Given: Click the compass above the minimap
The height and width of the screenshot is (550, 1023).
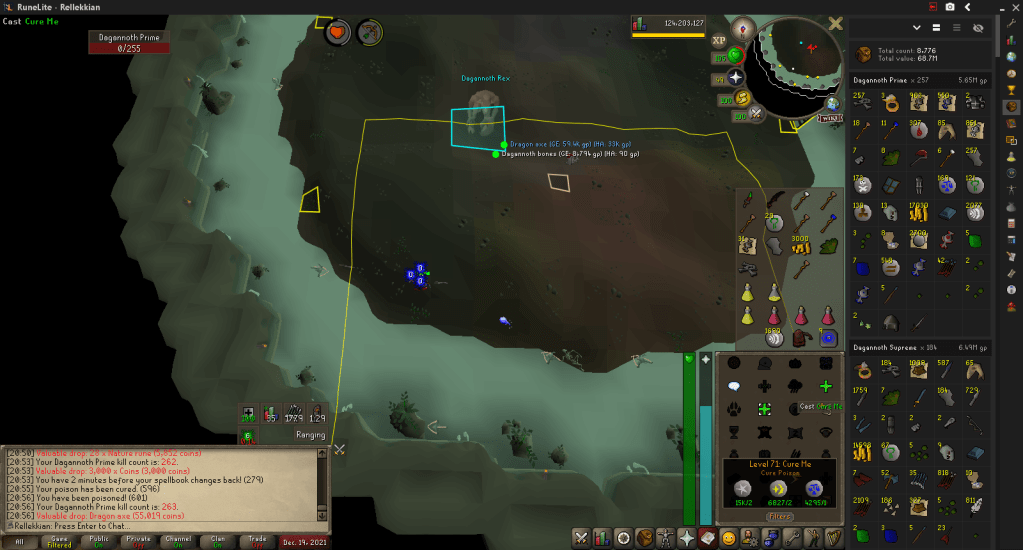Looking at the screenshot, I should (x=743, y=28).
